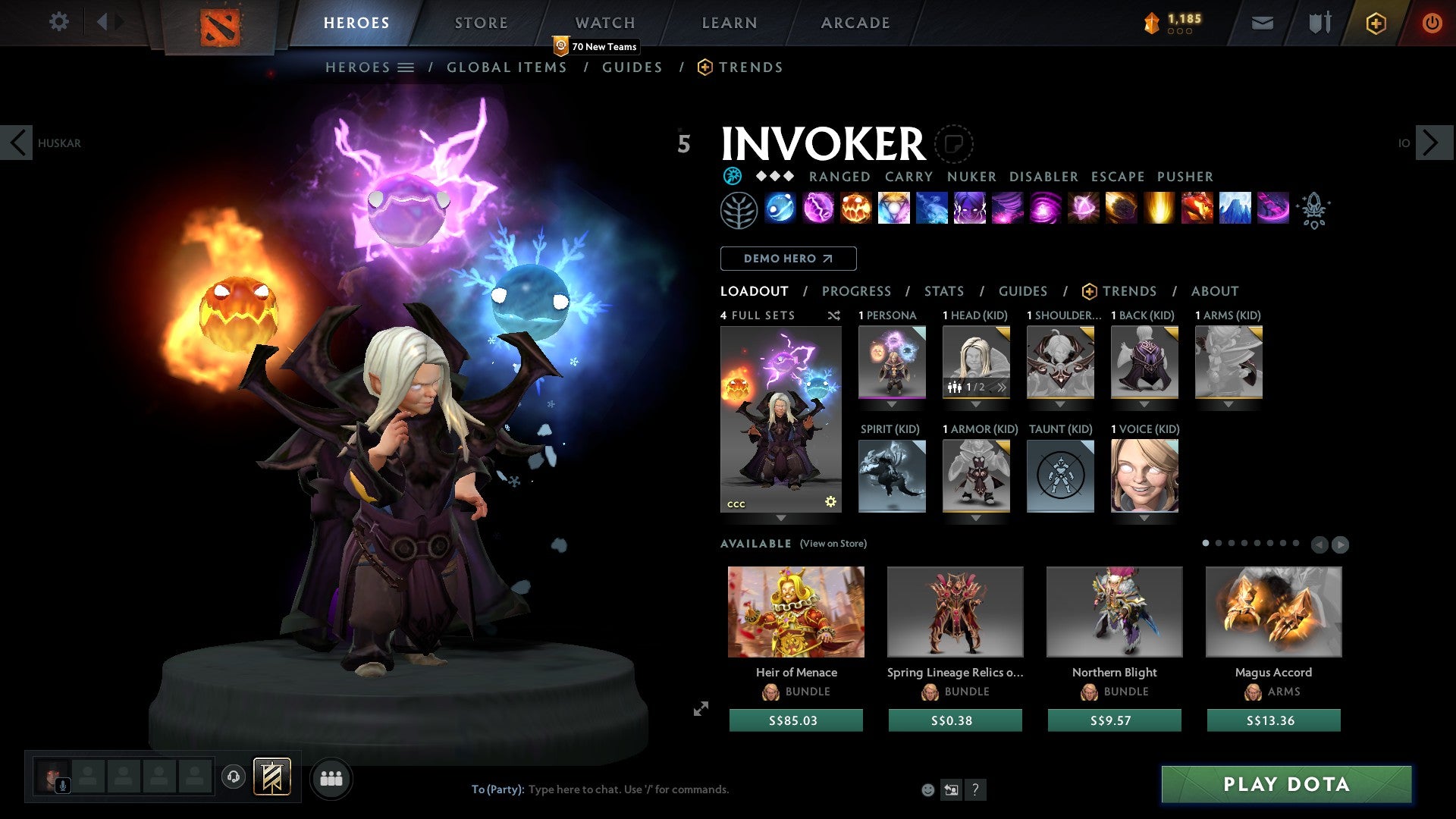Image resolution: width=1456 pixels, height=819 pixels.
Task: Collapse the VOICE (KID) item slot
Action: 1145,519
